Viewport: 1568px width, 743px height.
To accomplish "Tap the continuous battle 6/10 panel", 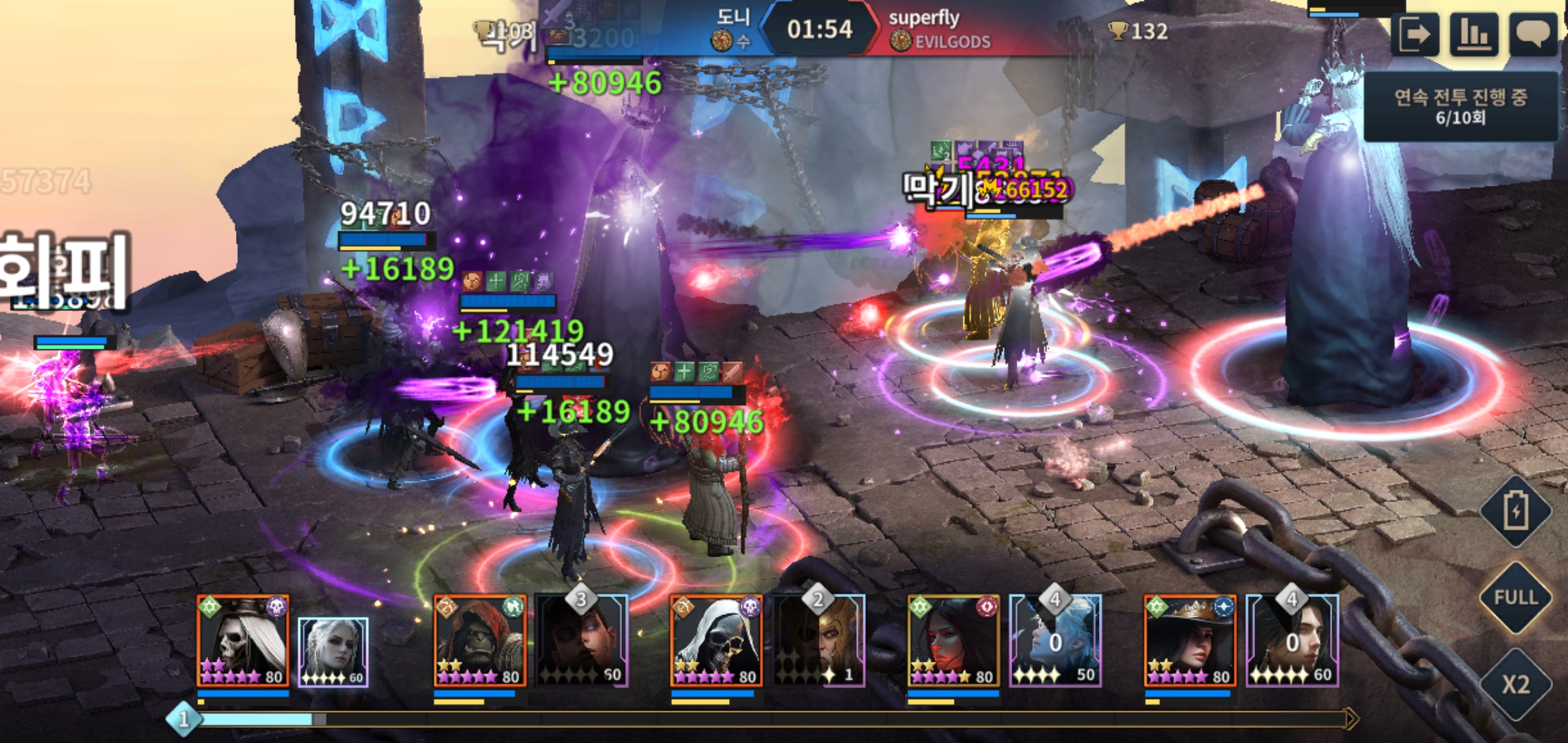I will pos(1460,107).
